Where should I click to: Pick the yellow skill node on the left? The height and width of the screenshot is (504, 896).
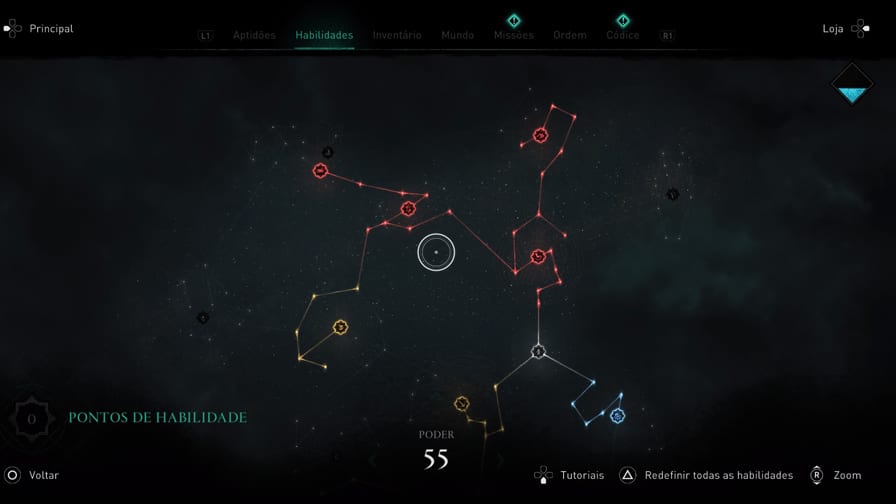click(341, 327)
